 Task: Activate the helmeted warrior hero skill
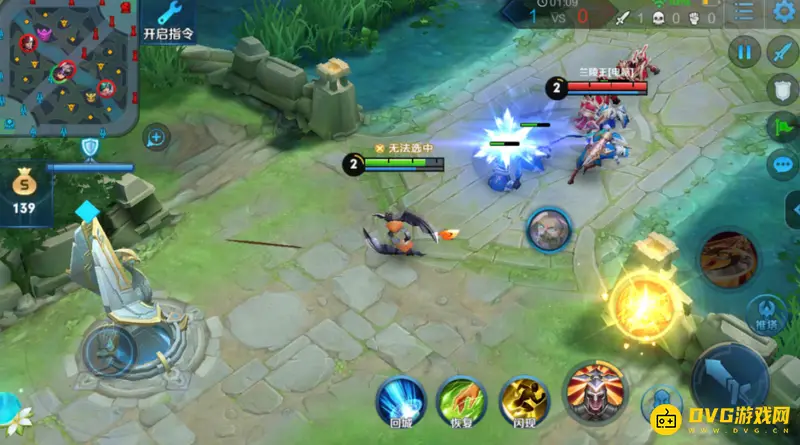[x=595, y=392]
